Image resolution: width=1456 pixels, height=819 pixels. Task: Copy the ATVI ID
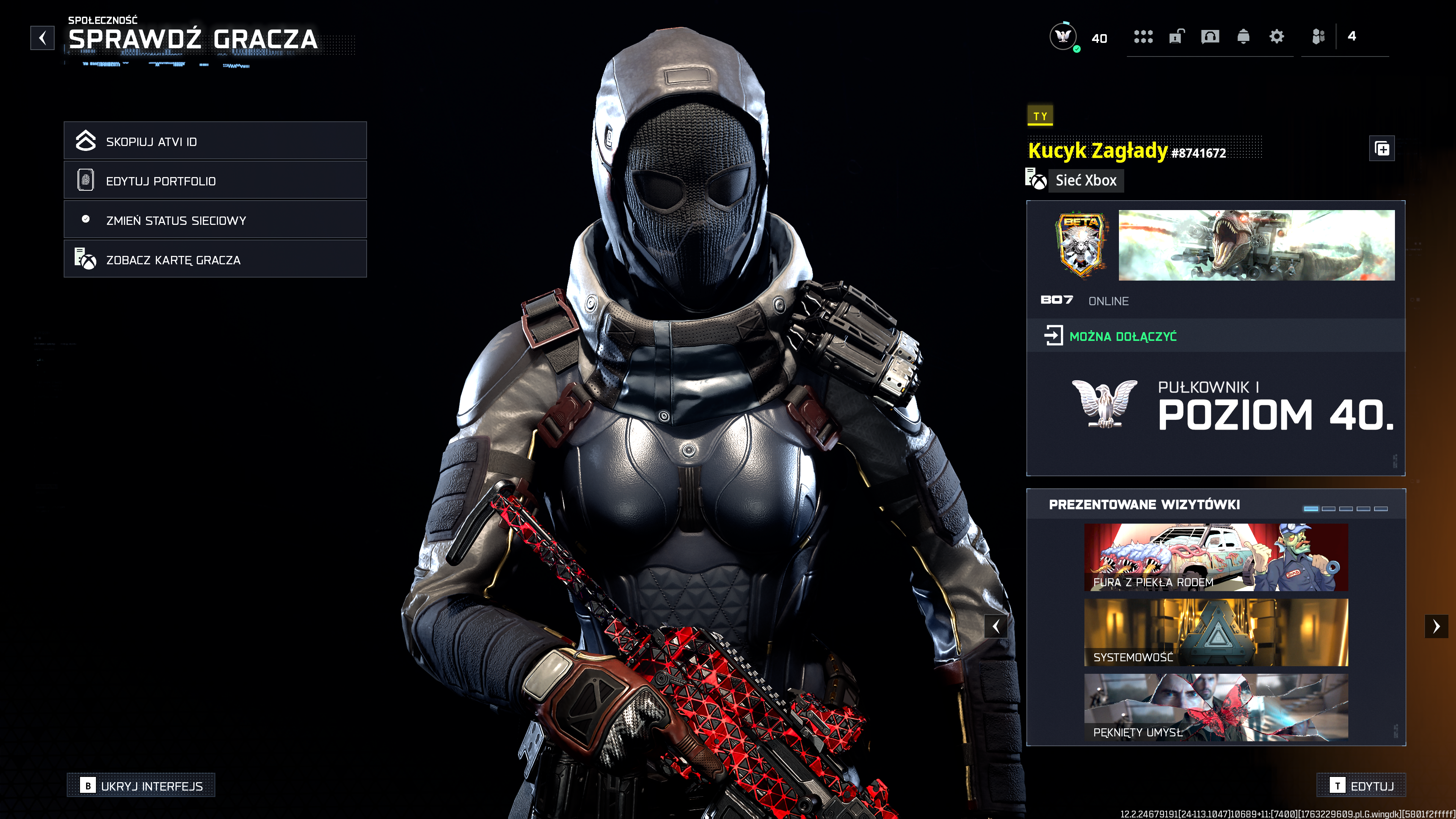tap(215, 141)
